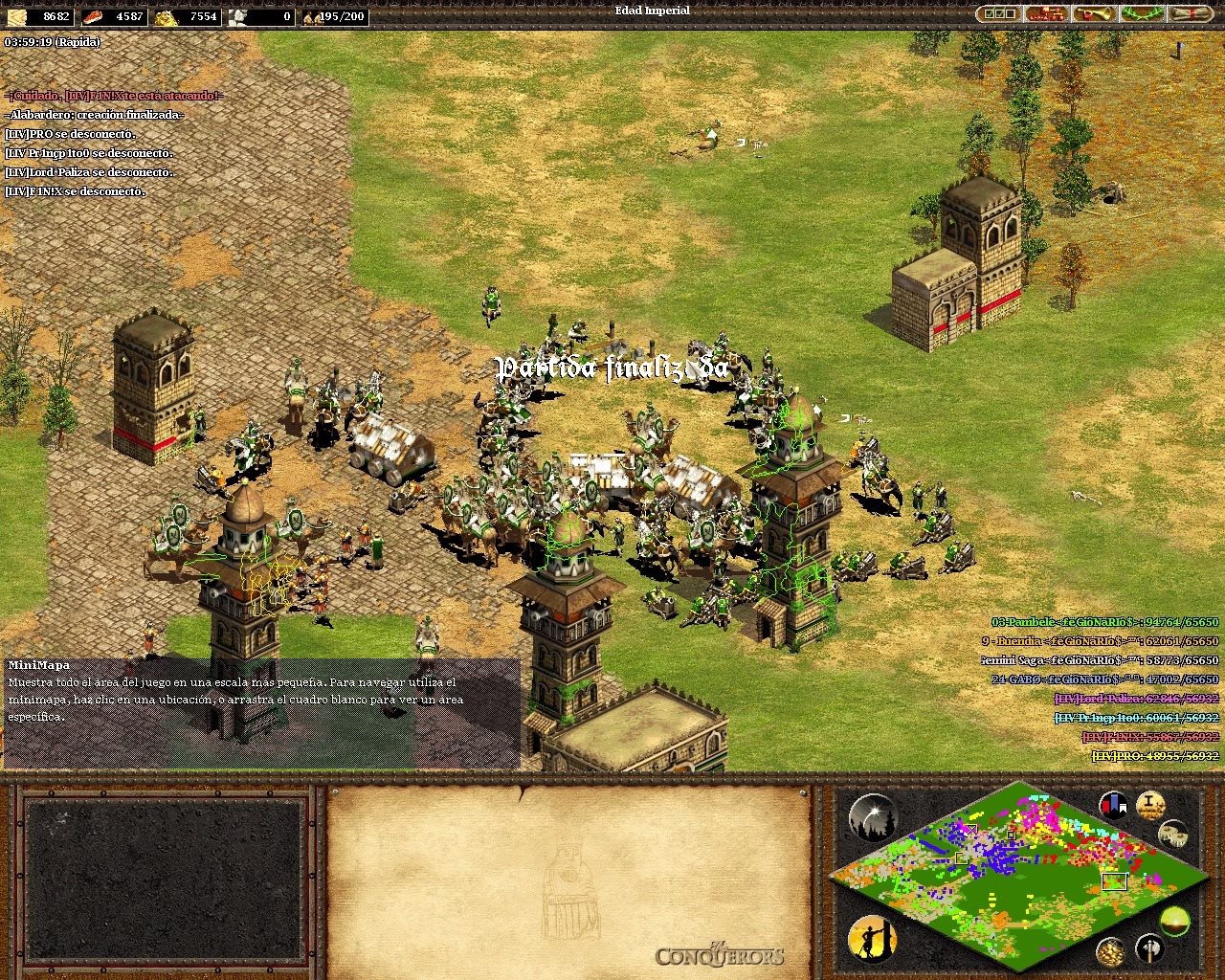
Task: Switch minimap to economic gold-pile mode
Action: pyautogui.click(x=1110, y=951)
